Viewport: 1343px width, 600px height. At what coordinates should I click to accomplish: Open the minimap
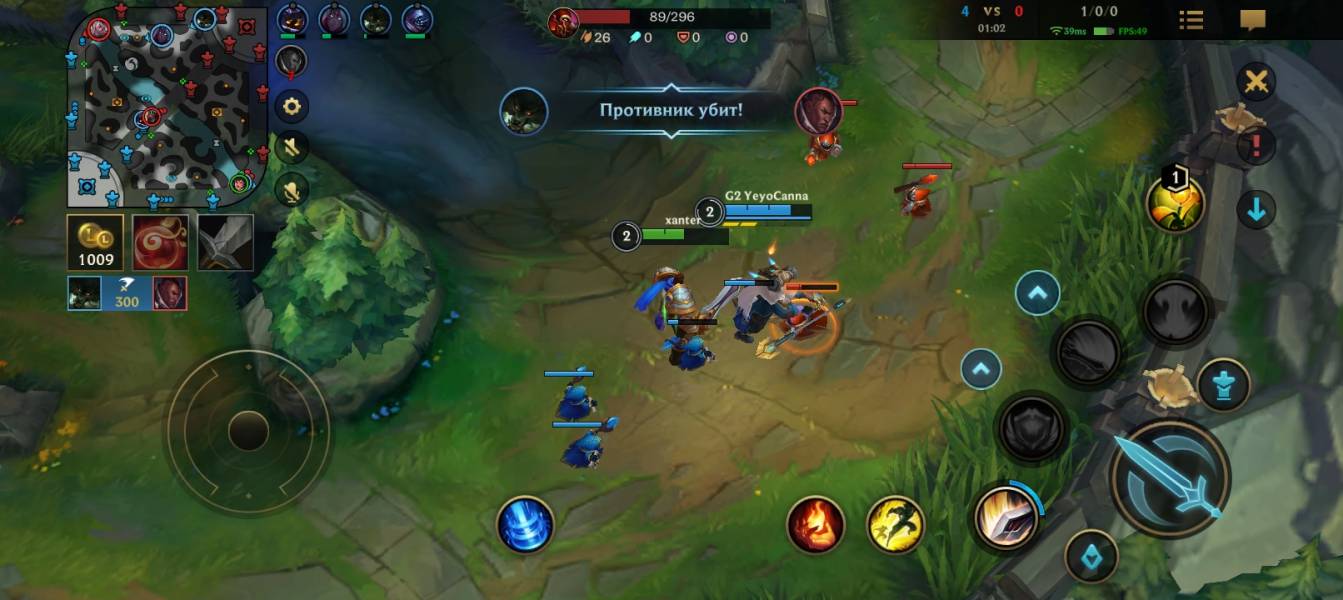167,106
